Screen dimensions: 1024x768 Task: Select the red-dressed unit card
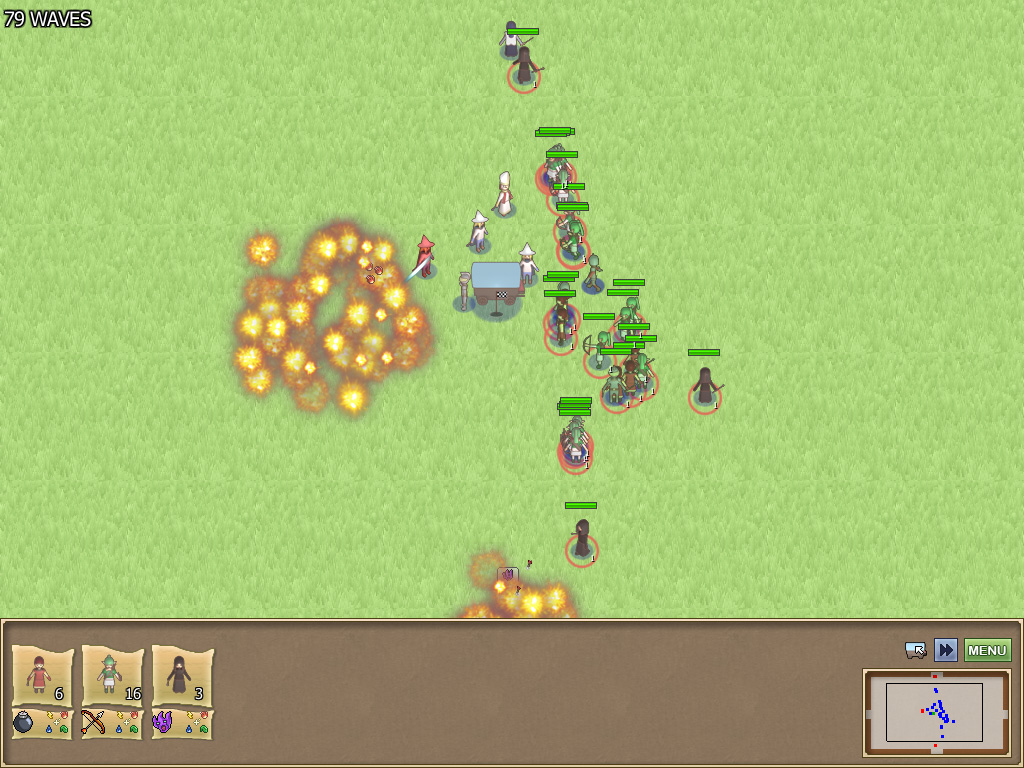[x=42, y=675]
